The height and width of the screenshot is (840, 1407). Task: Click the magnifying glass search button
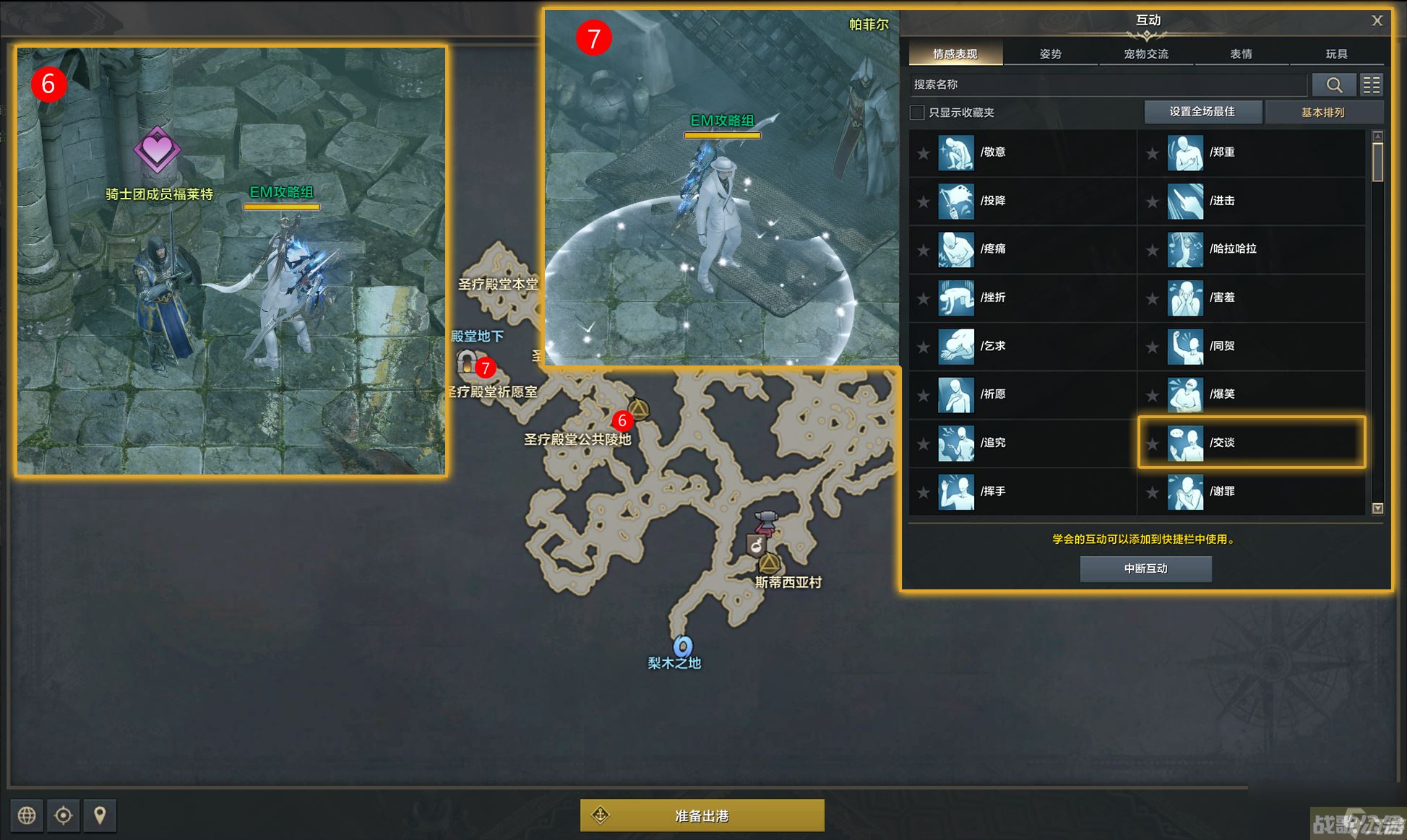[x=1333, y=85]
